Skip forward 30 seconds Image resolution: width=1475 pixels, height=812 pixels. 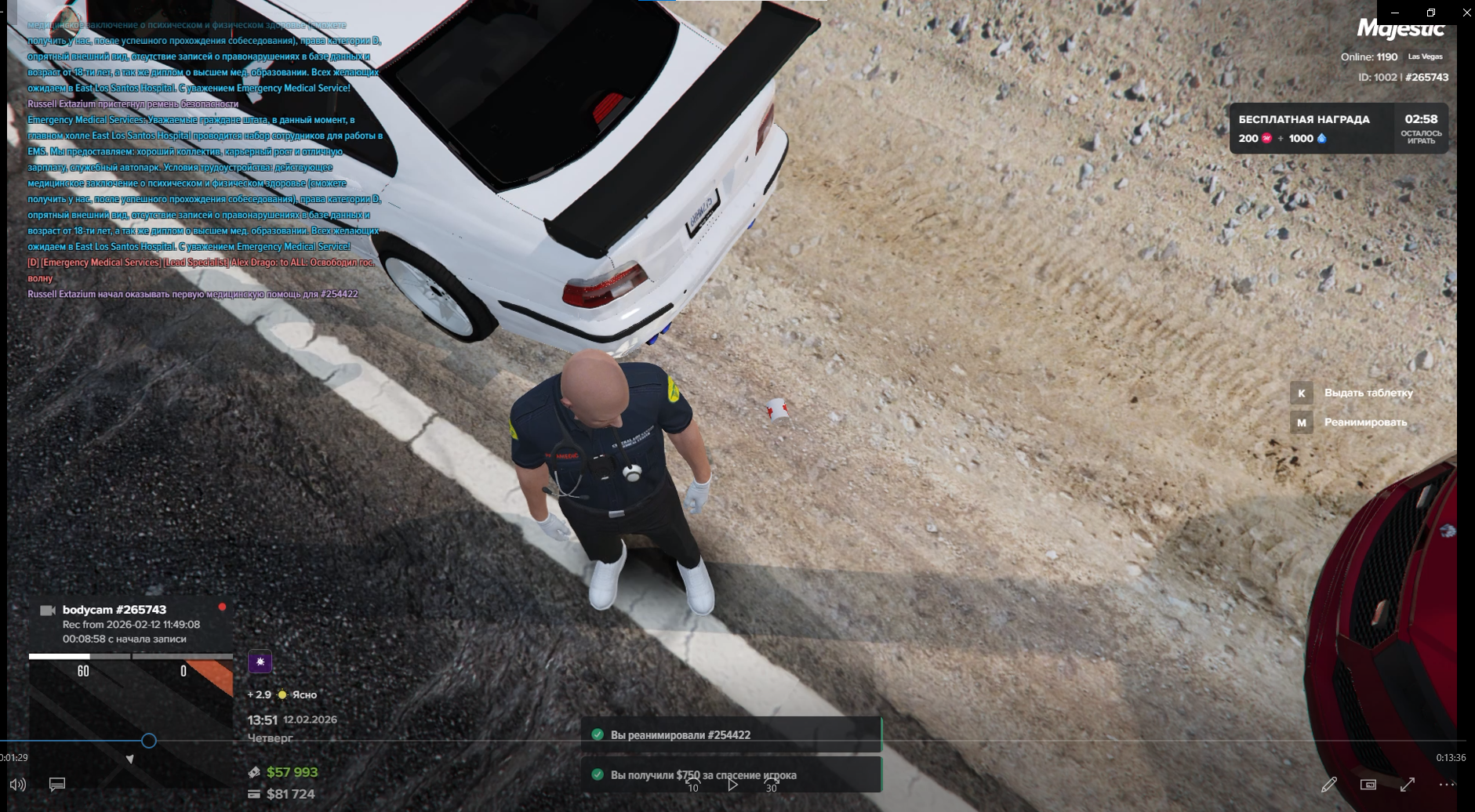click(772, 784)
